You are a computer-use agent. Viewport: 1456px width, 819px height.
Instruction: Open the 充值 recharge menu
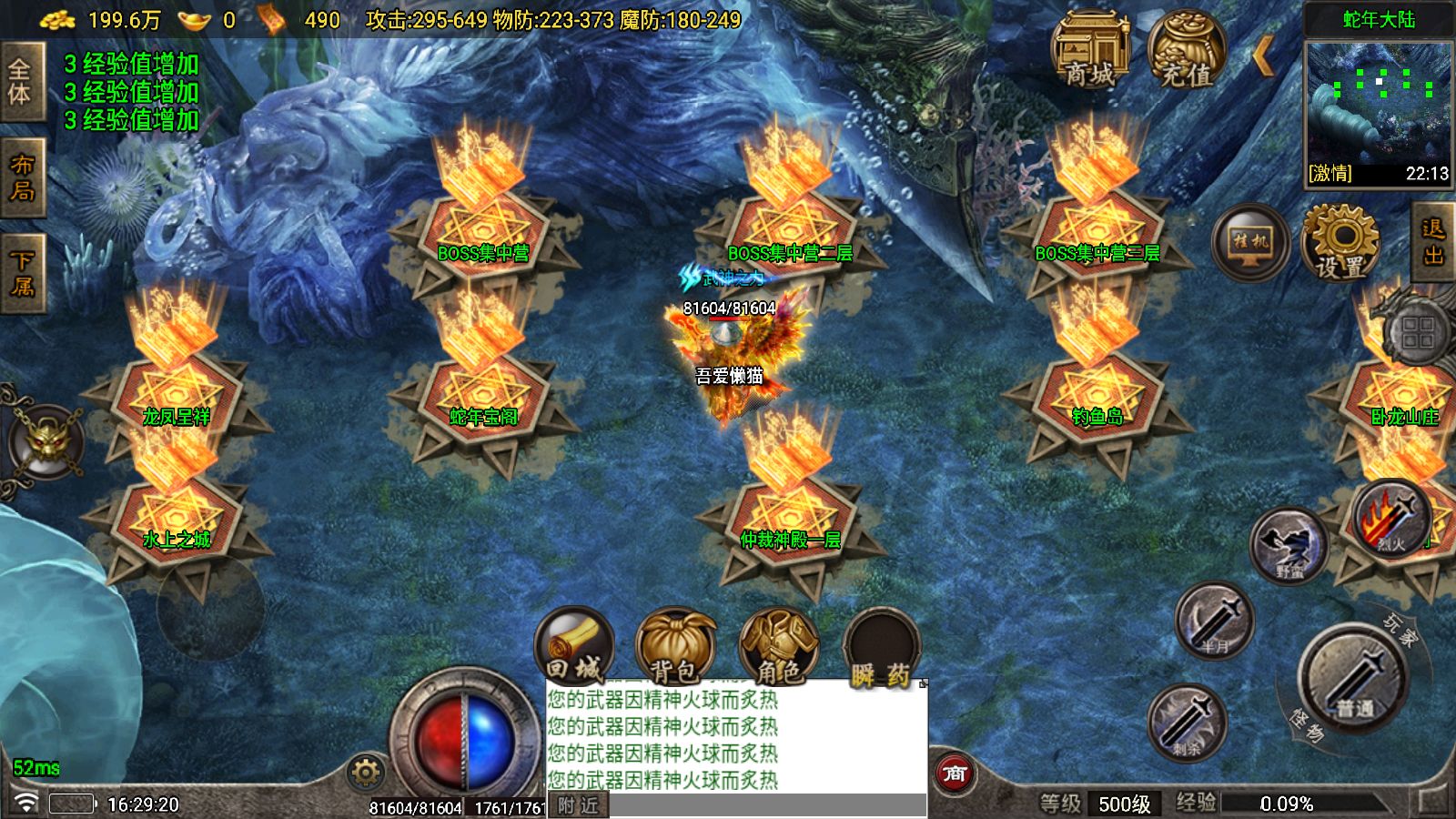pyautogui.click(x=1187, y=52)
